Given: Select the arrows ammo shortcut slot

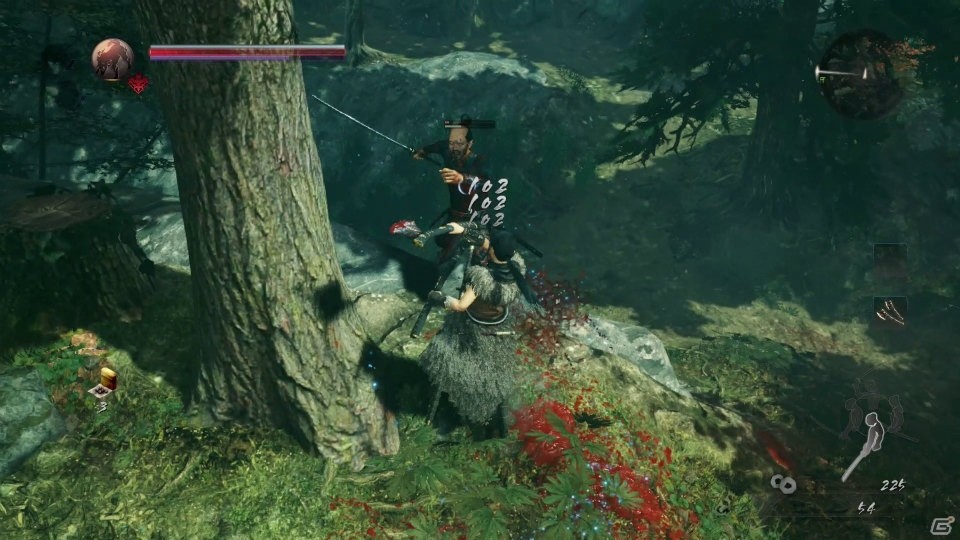Looking at the screenshot, I should (889, 312).
